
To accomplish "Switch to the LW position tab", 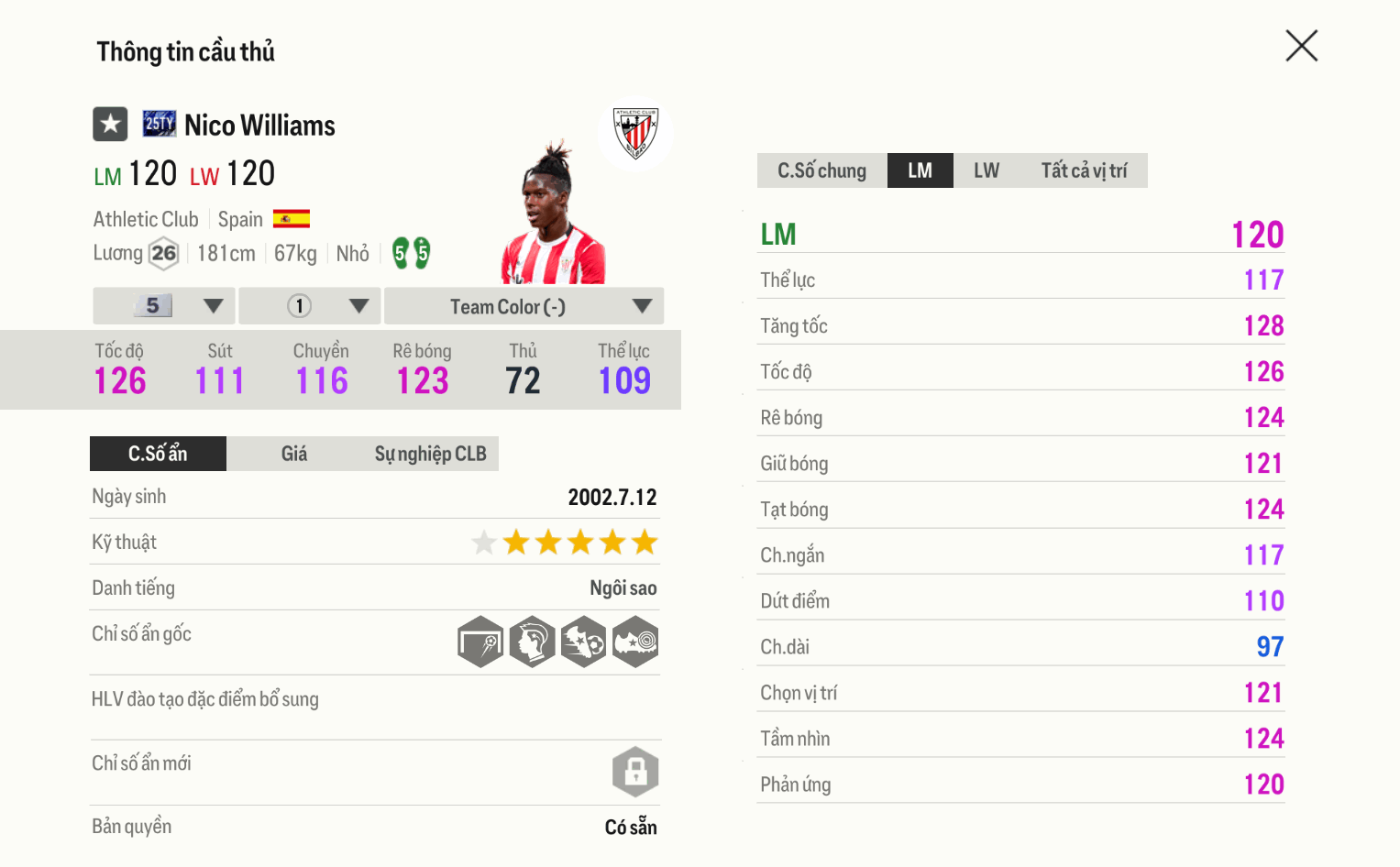I will (x=986, y=170).
